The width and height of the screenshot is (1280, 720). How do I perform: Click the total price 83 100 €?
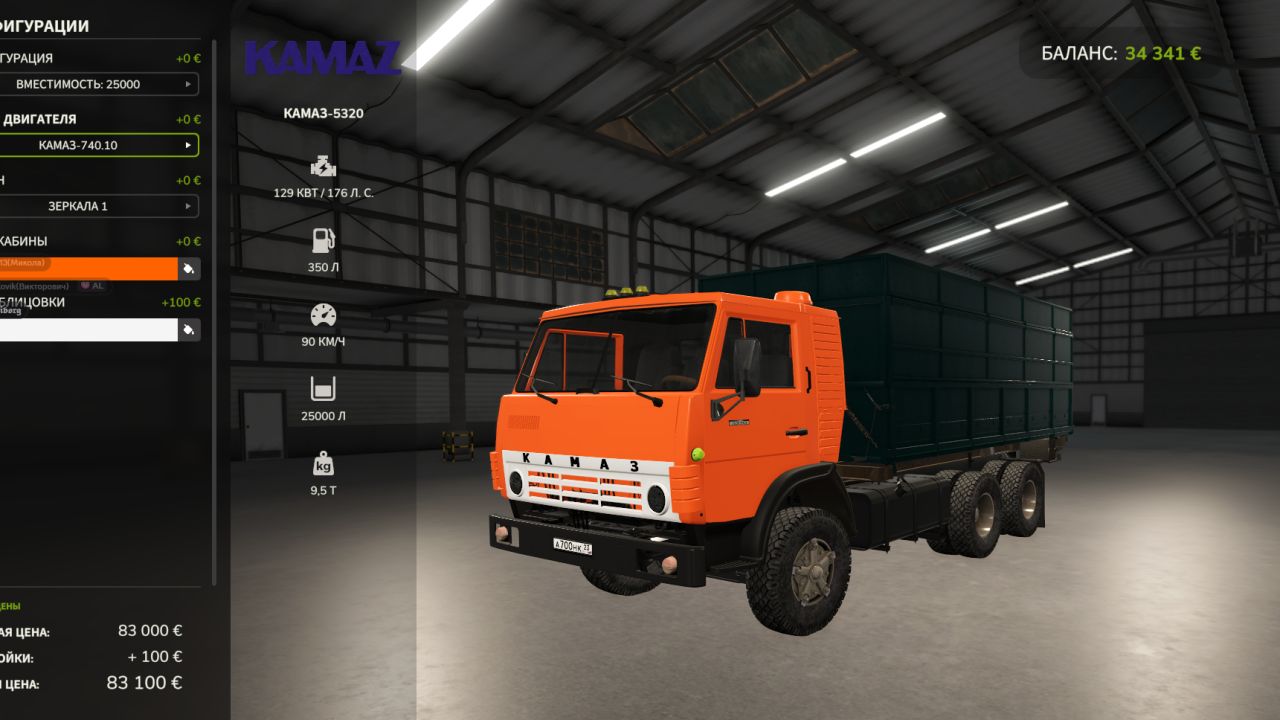point(145,682)
